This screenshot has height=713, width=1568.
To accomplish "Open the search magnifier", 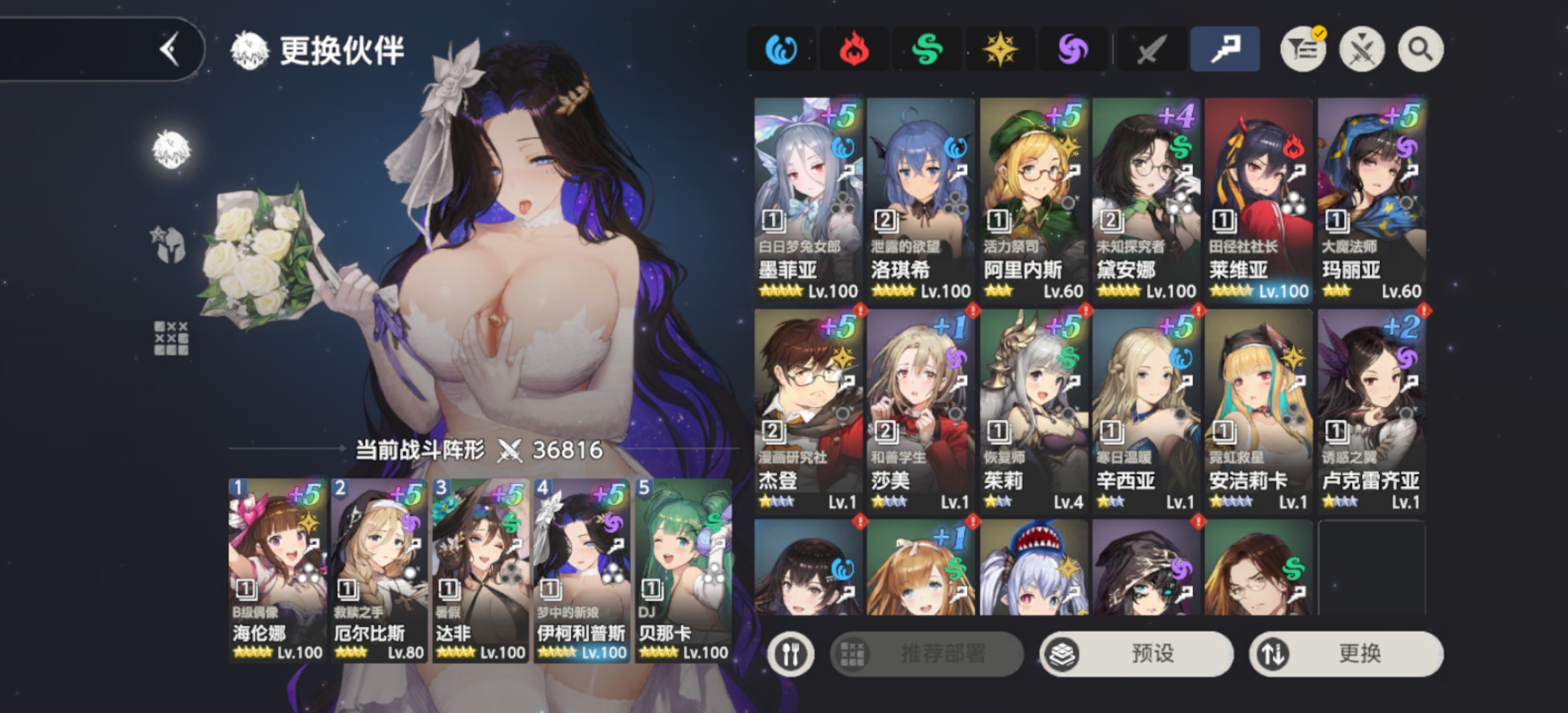I will click(x=1420, y=50).
